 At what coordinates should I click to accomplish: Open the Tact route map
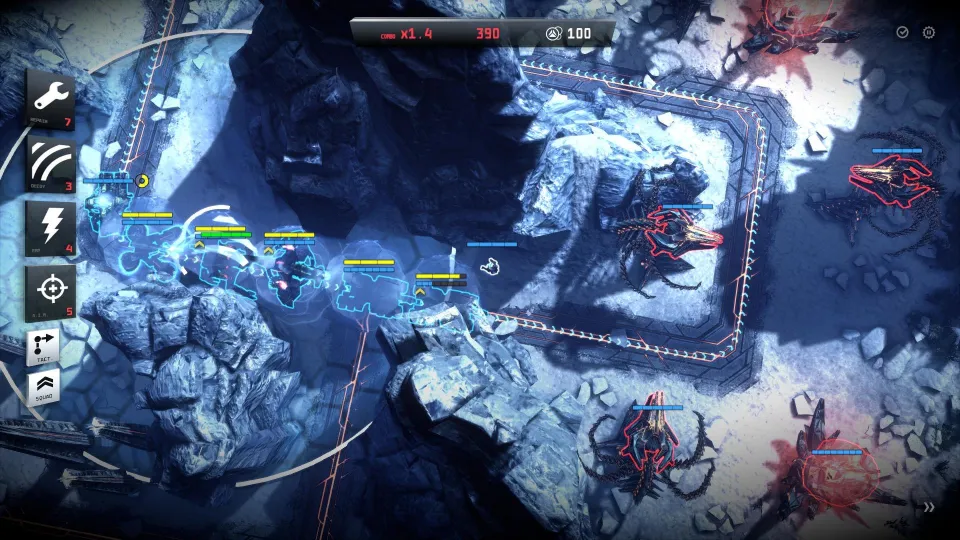pos(43,347)
